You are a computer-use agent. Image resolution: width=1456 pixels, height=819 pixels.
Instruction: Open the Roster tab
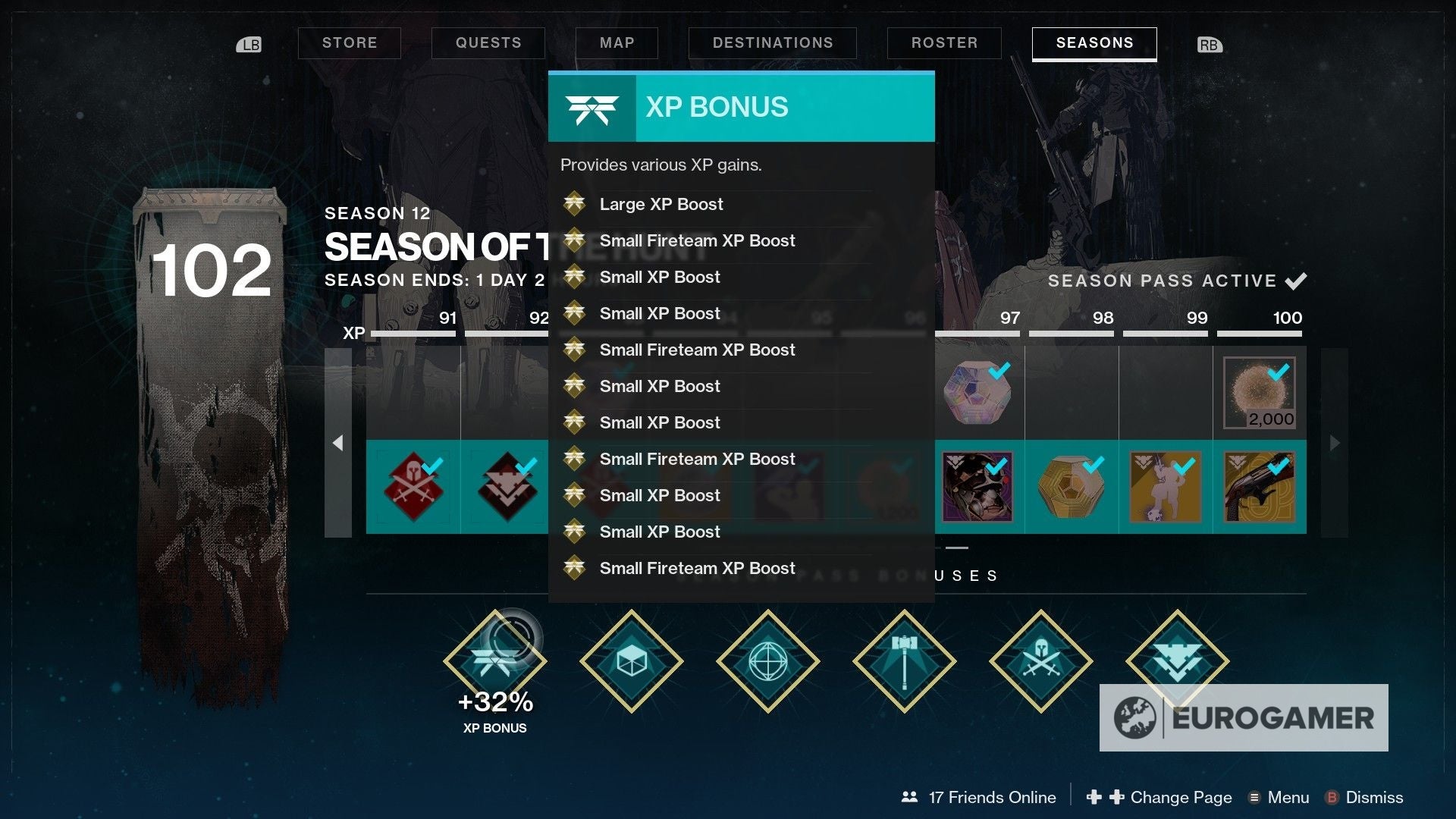[944, 43]
